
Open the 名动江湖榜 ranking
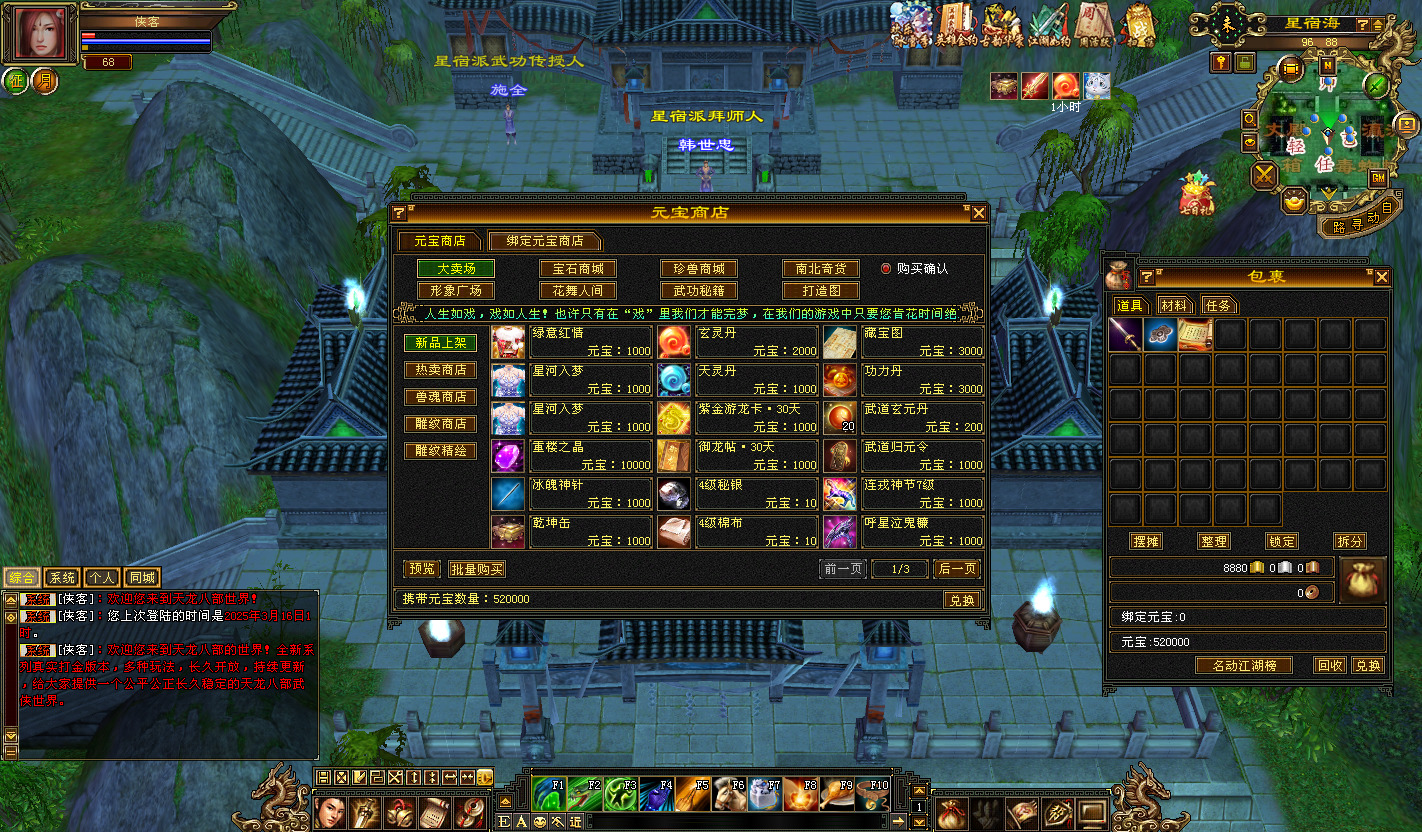[x=1244, y=665]
